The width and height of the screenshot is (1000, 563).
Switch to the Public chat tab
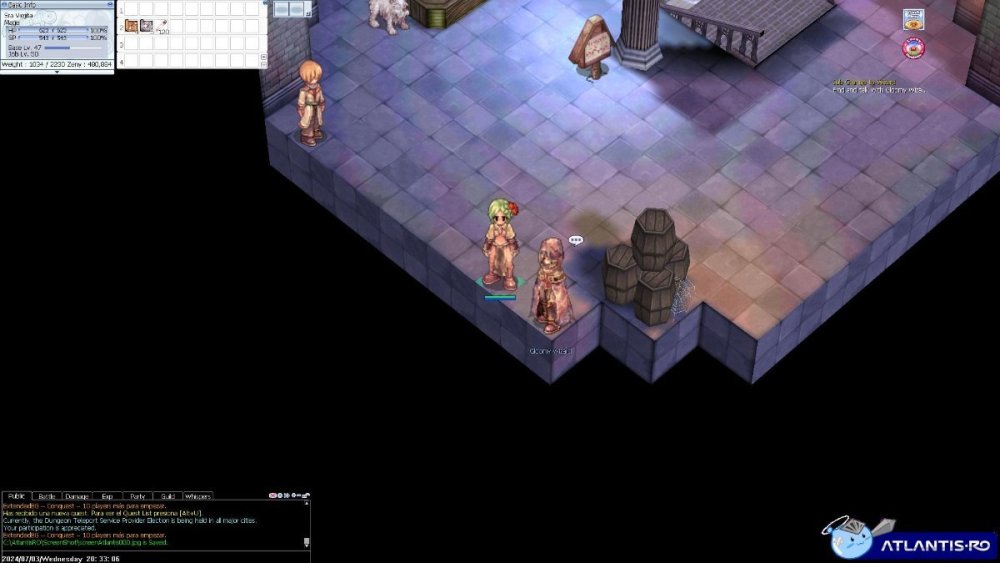tap(16, 496)
